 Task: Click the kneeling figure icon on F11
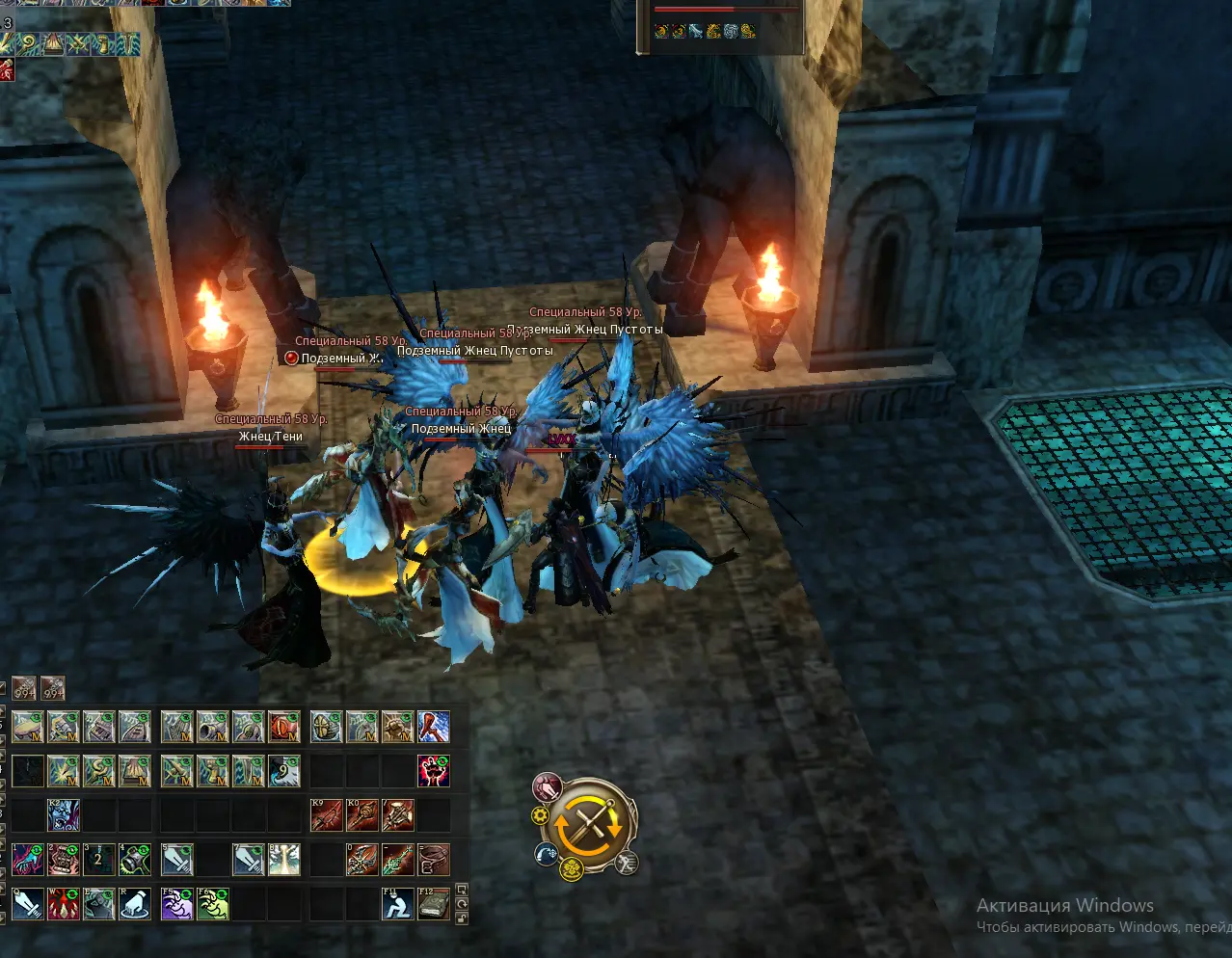click(397, 904)
